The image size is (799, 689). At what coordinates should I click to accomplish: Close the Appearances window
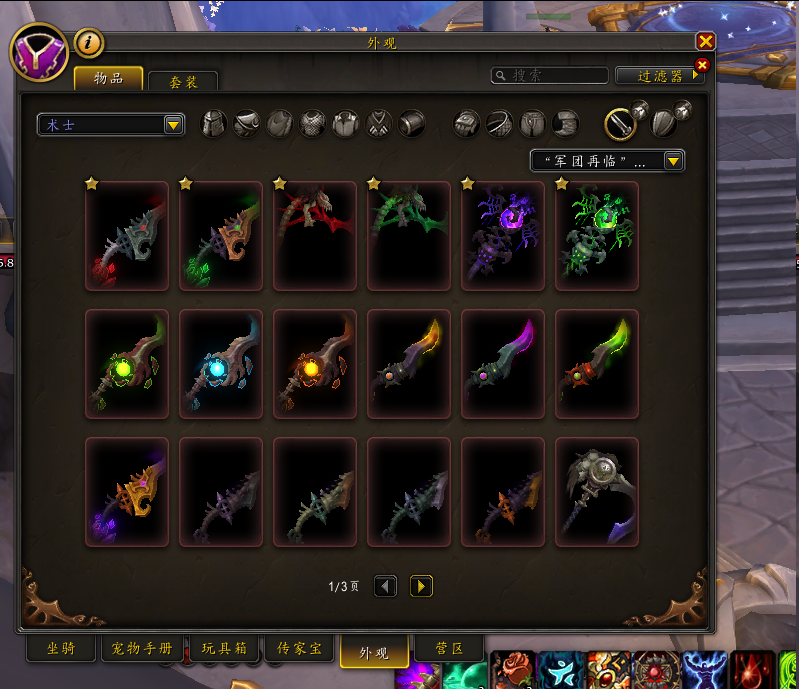(x=706, y=41)
